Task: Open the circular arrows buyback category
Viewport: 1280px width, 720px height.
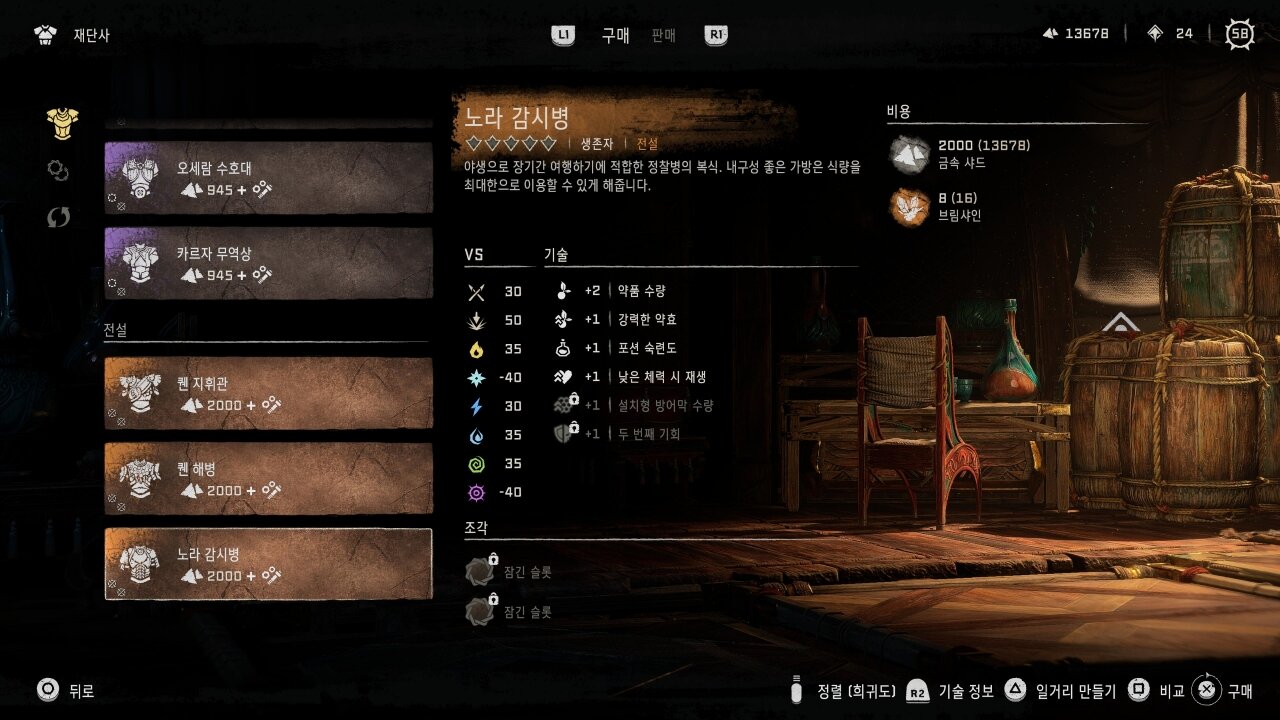Action: pos(58,217)
